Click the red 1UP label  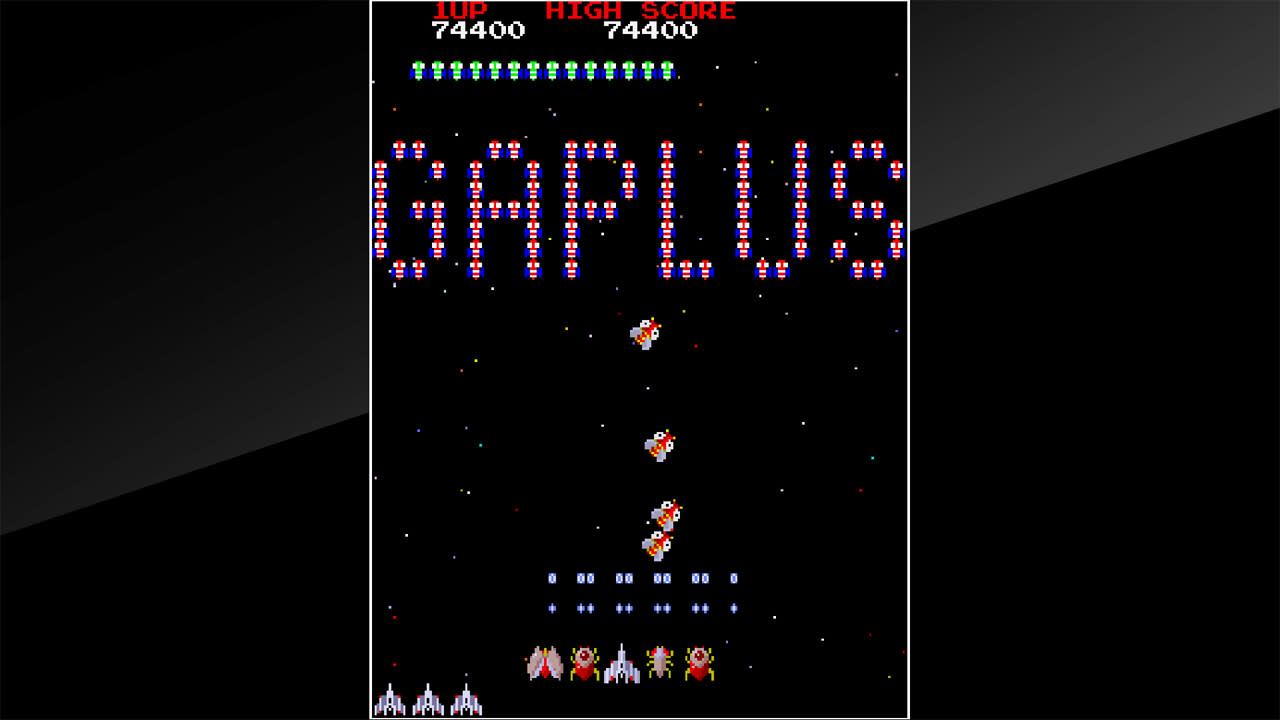click(460, 12)
